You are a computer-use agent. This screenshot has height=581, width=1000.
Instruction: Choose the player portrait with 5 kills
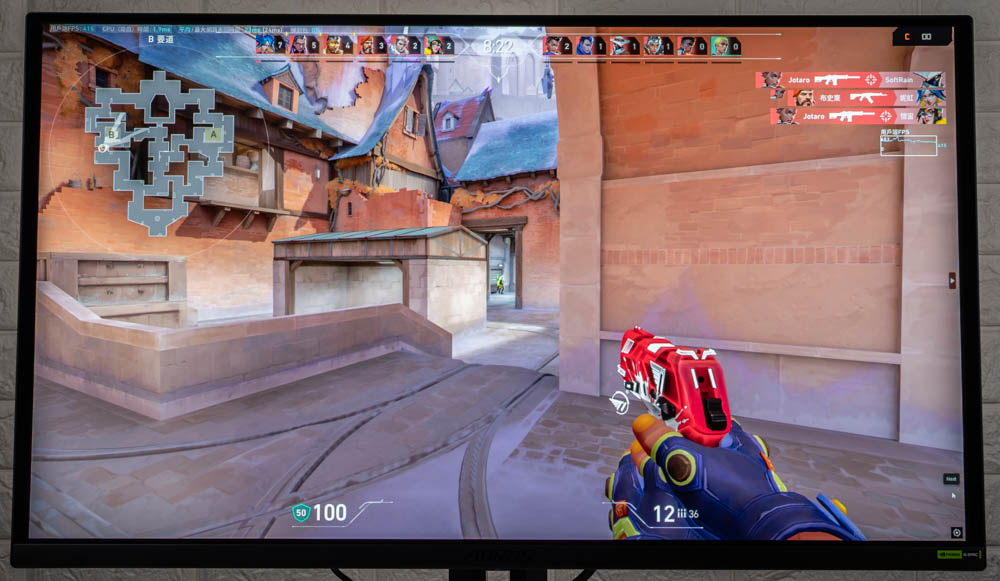tap(298, 45)
